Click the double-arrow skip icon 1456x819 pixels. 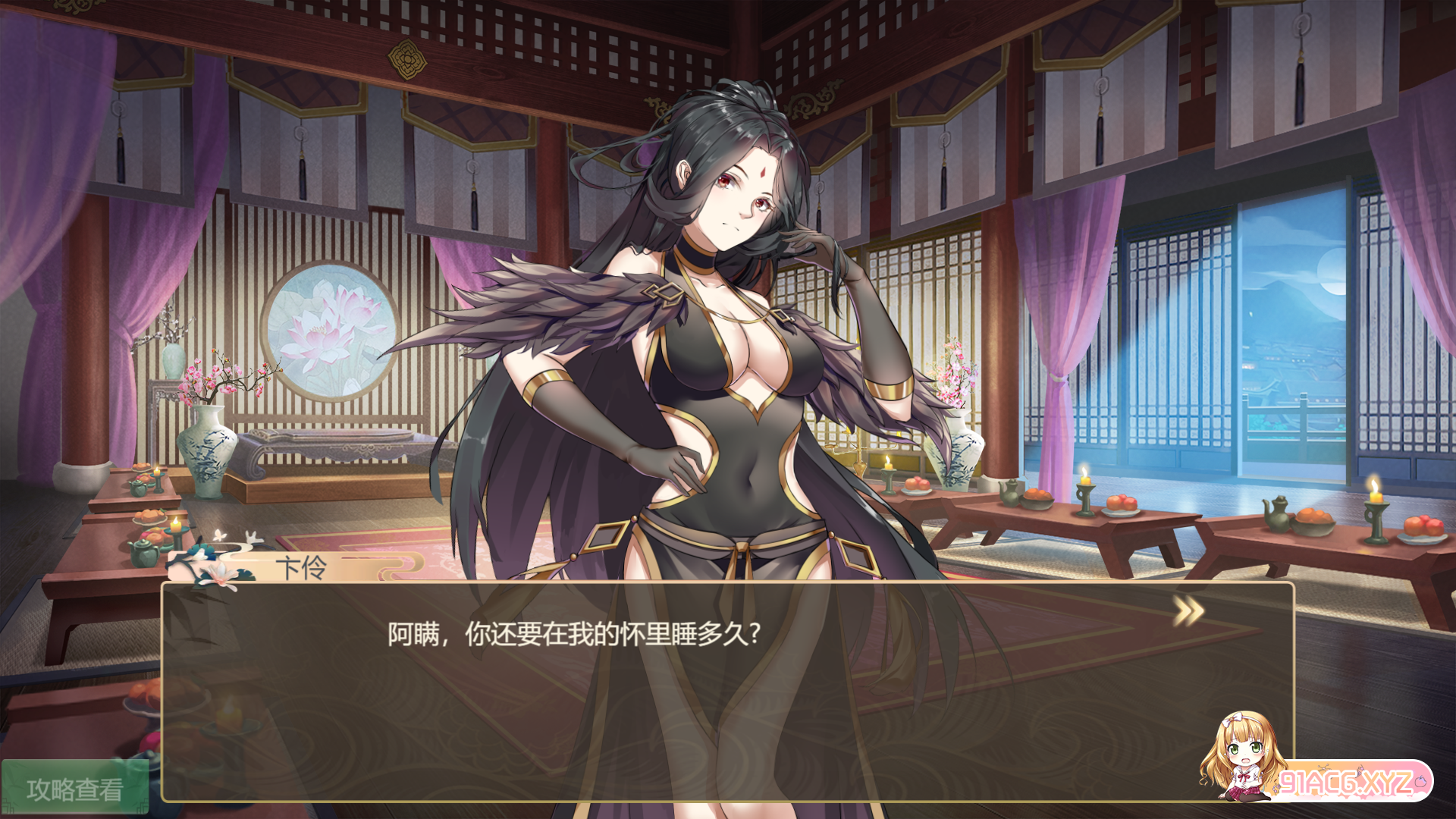(1188, 611)
